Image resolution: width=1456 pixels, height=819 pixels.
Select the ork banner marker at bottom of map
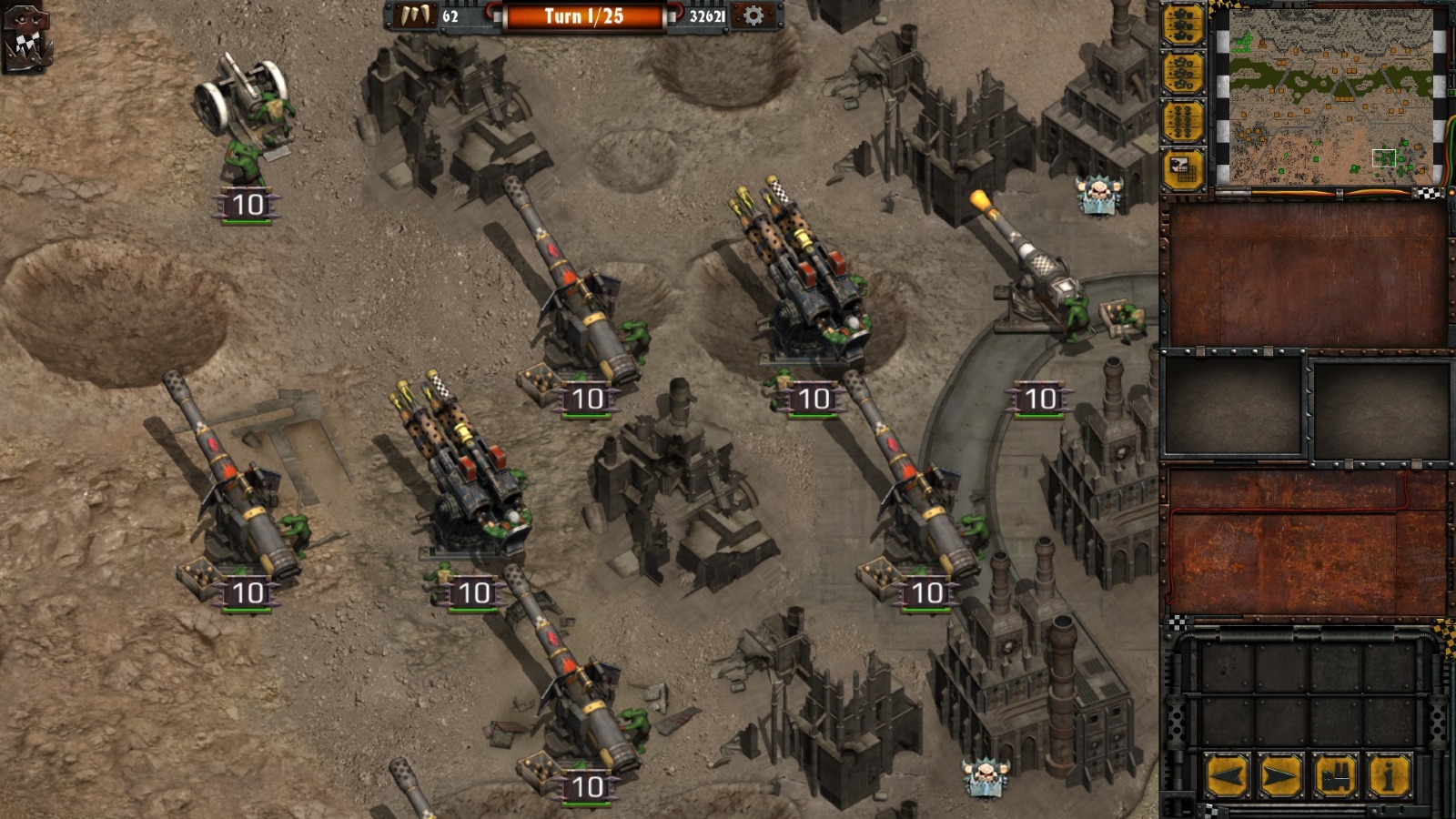[985, 778]
